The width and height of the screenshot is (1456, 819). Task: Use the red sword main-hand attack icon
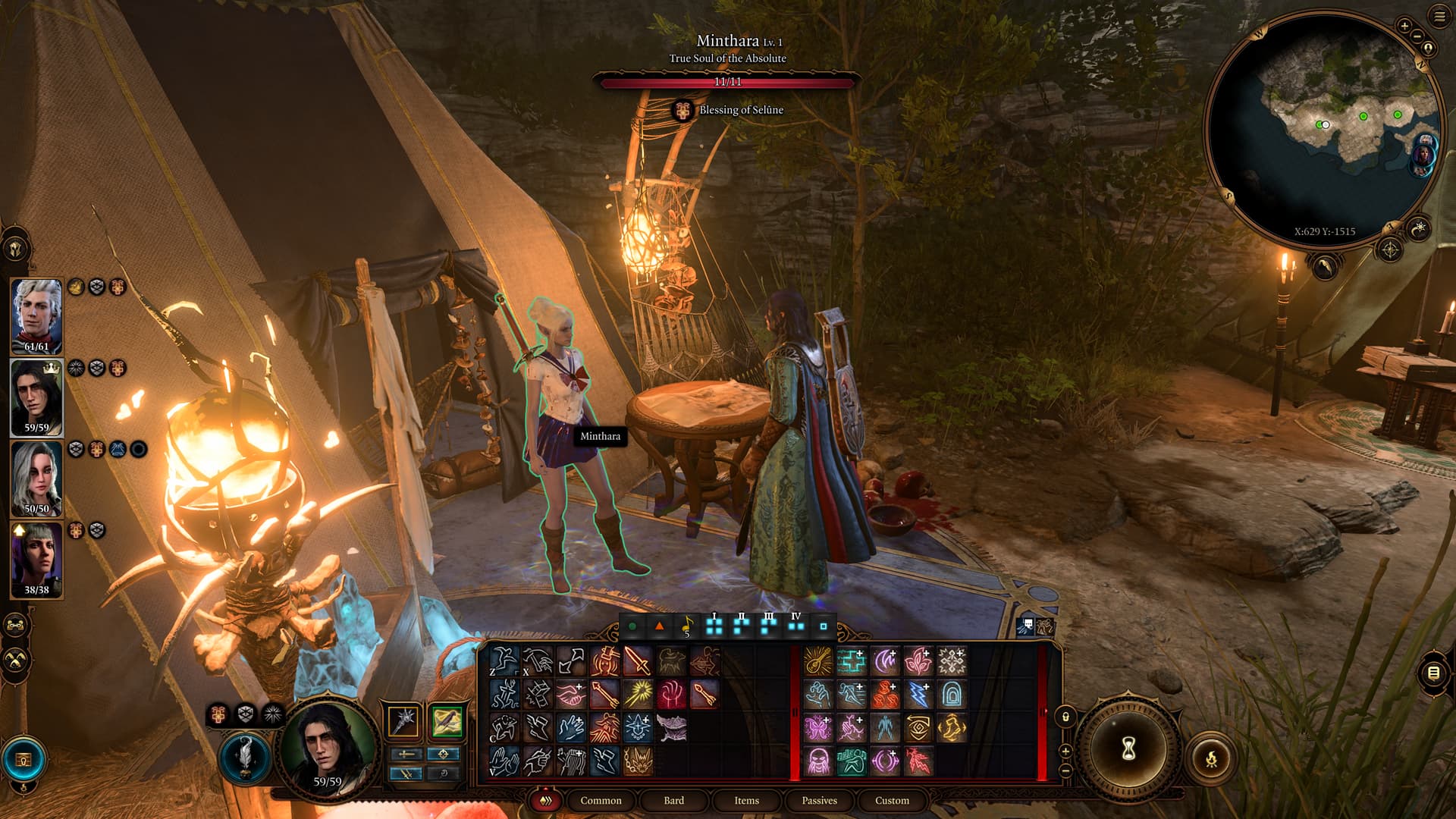coord(638,661)
